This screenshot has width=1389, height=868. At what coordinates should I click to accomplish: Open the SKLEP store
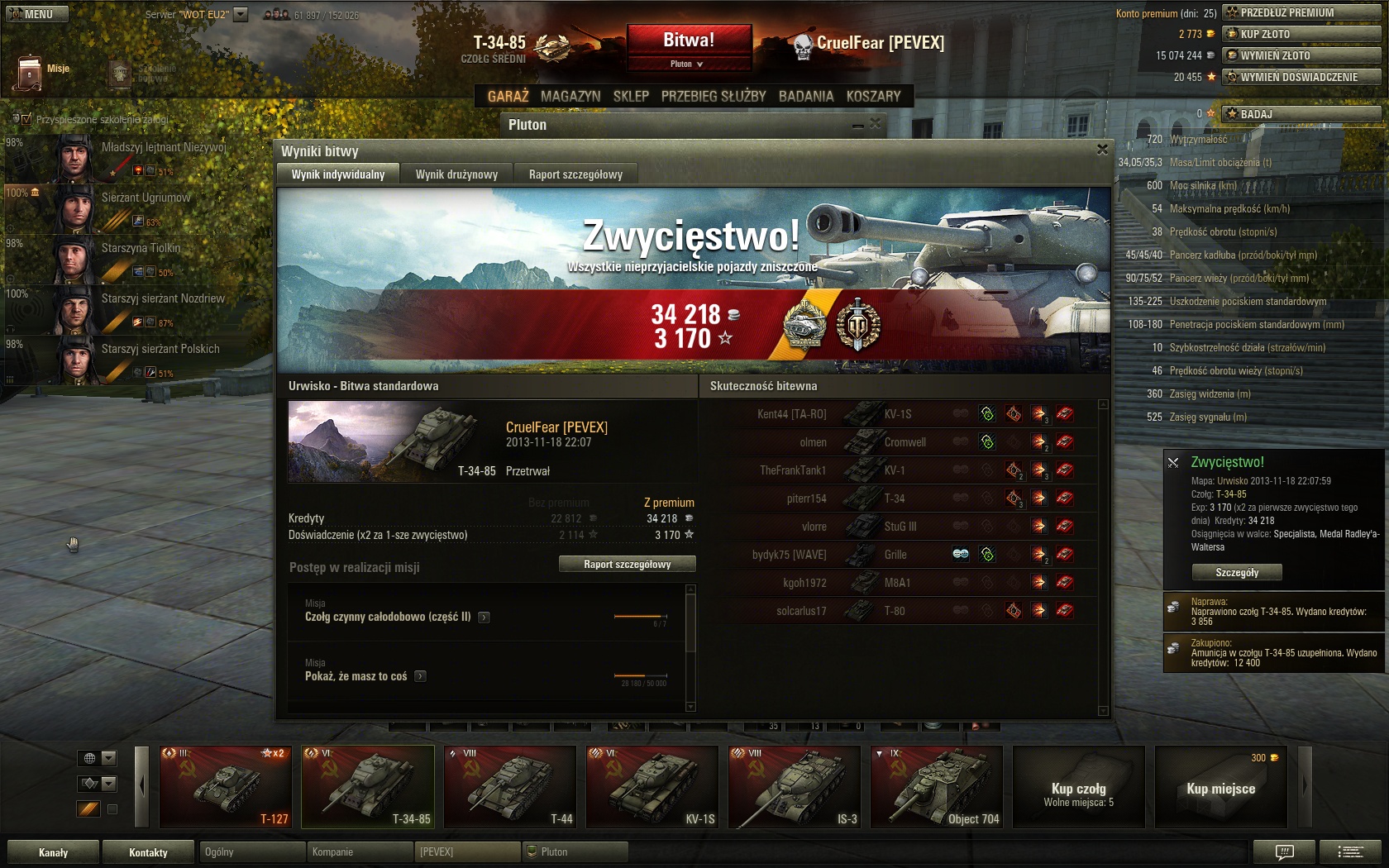click(631, 97)
